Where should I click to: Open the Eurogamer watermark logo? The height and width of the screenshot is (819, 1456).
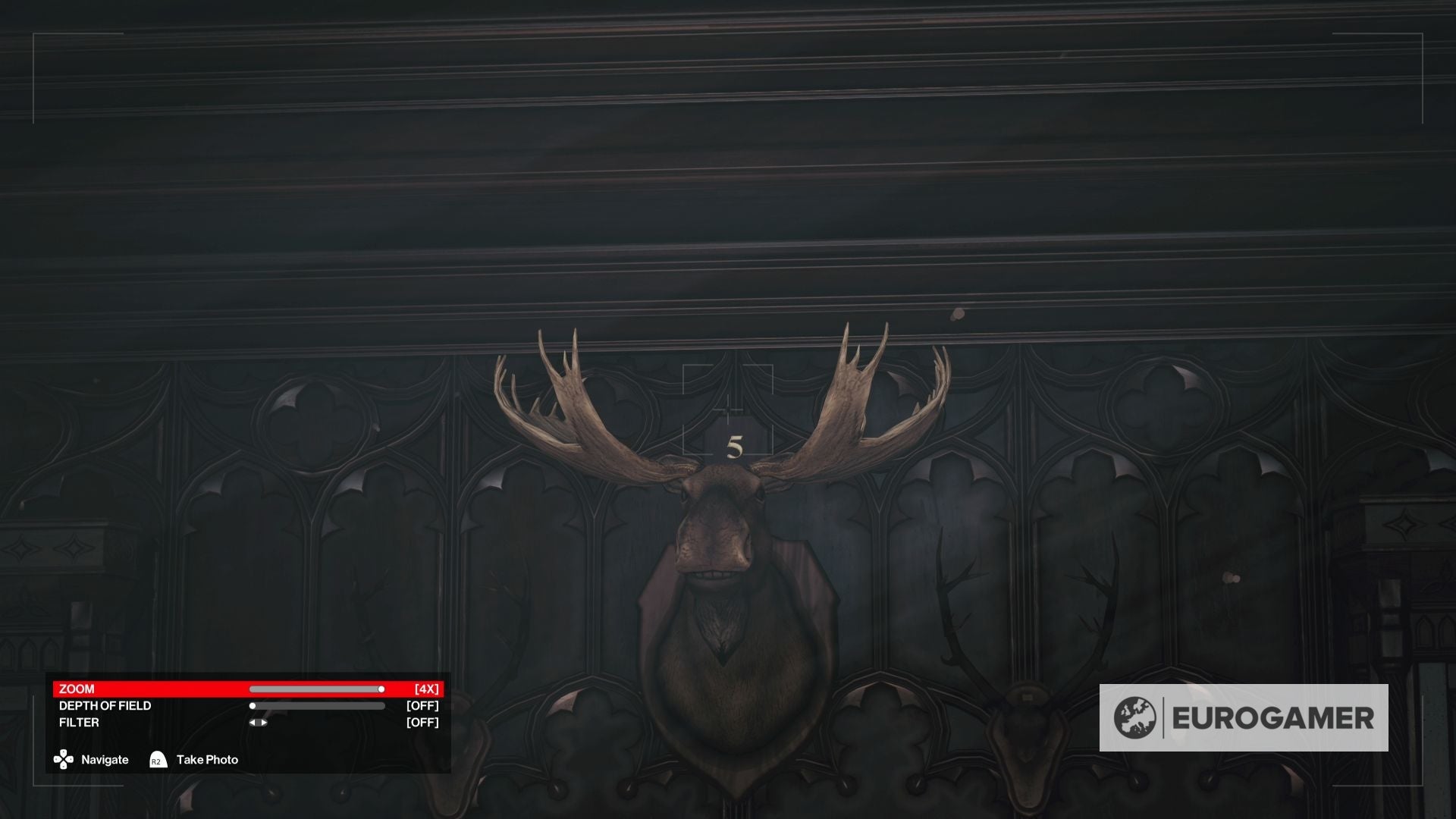(x=1243, y=718)
